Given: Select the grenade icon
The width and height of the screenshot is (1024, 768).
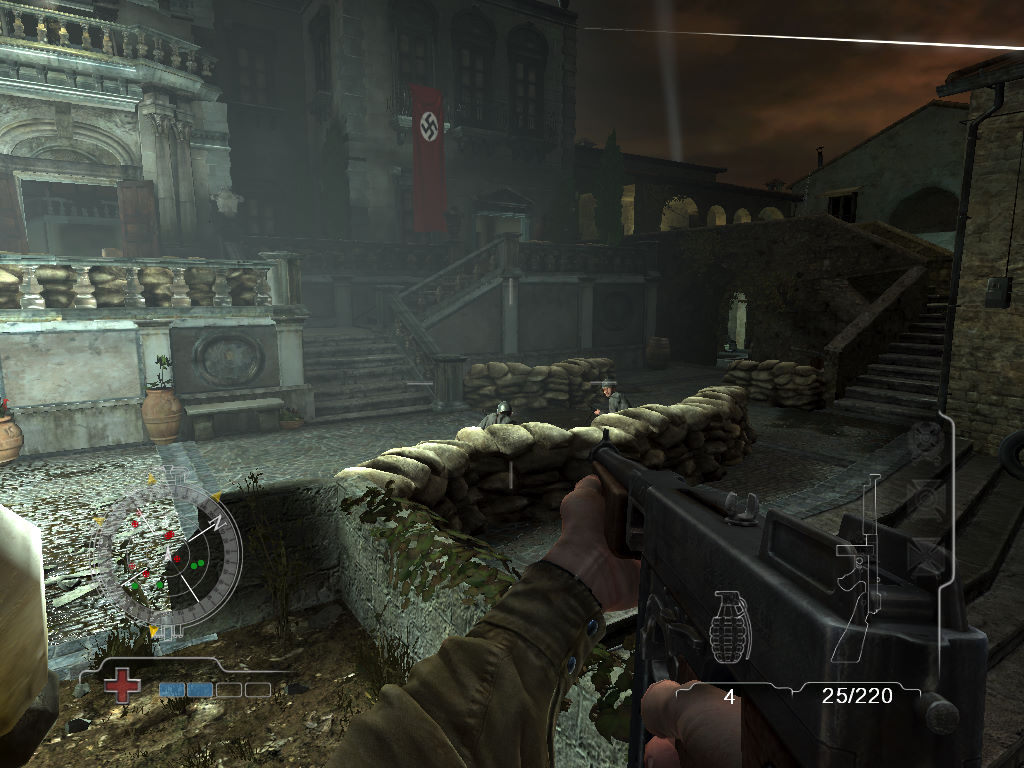Looking at the screenshot, I should pos(729,627).
